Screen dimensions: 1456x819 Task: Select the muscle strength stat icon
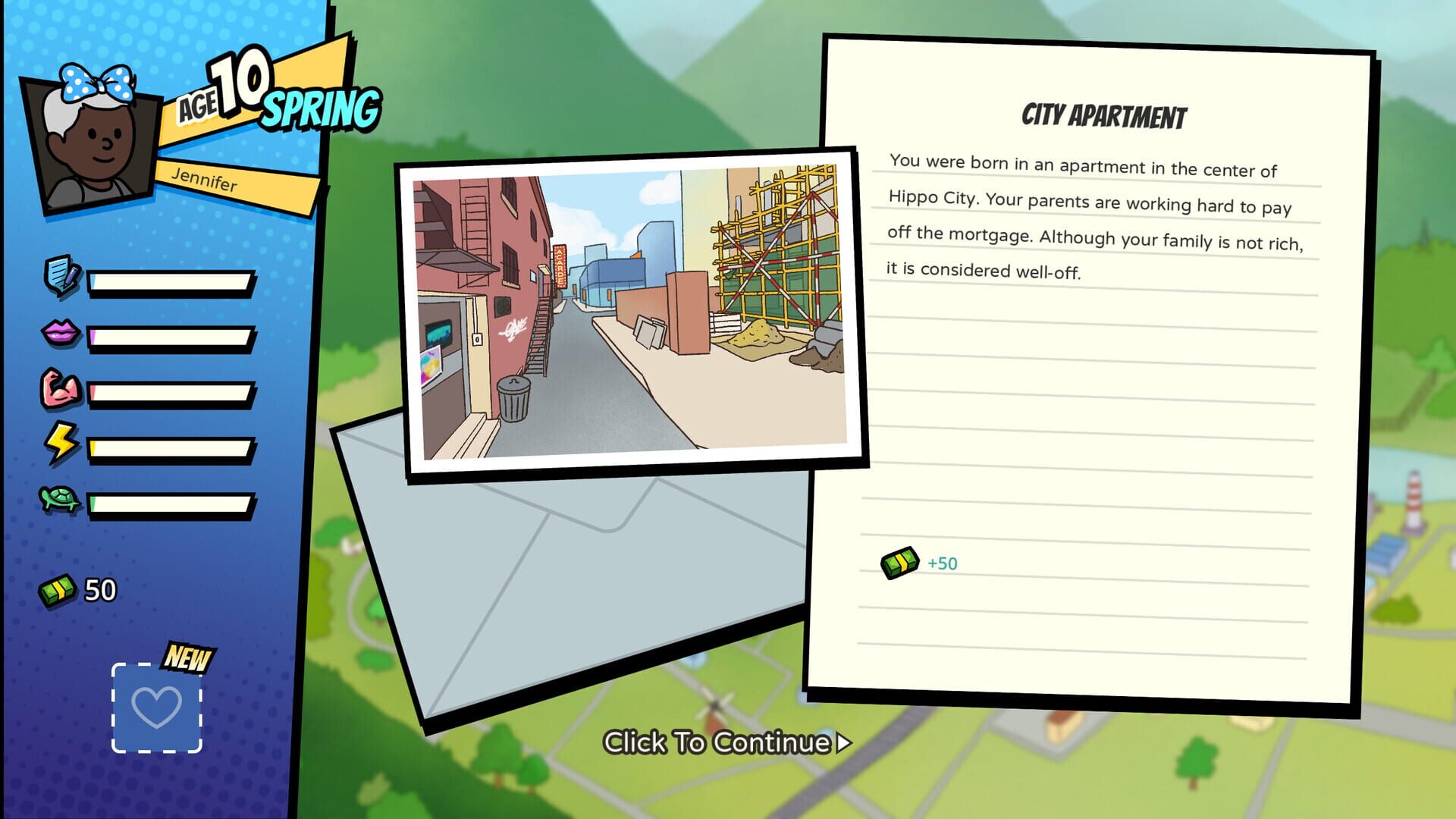61,387
